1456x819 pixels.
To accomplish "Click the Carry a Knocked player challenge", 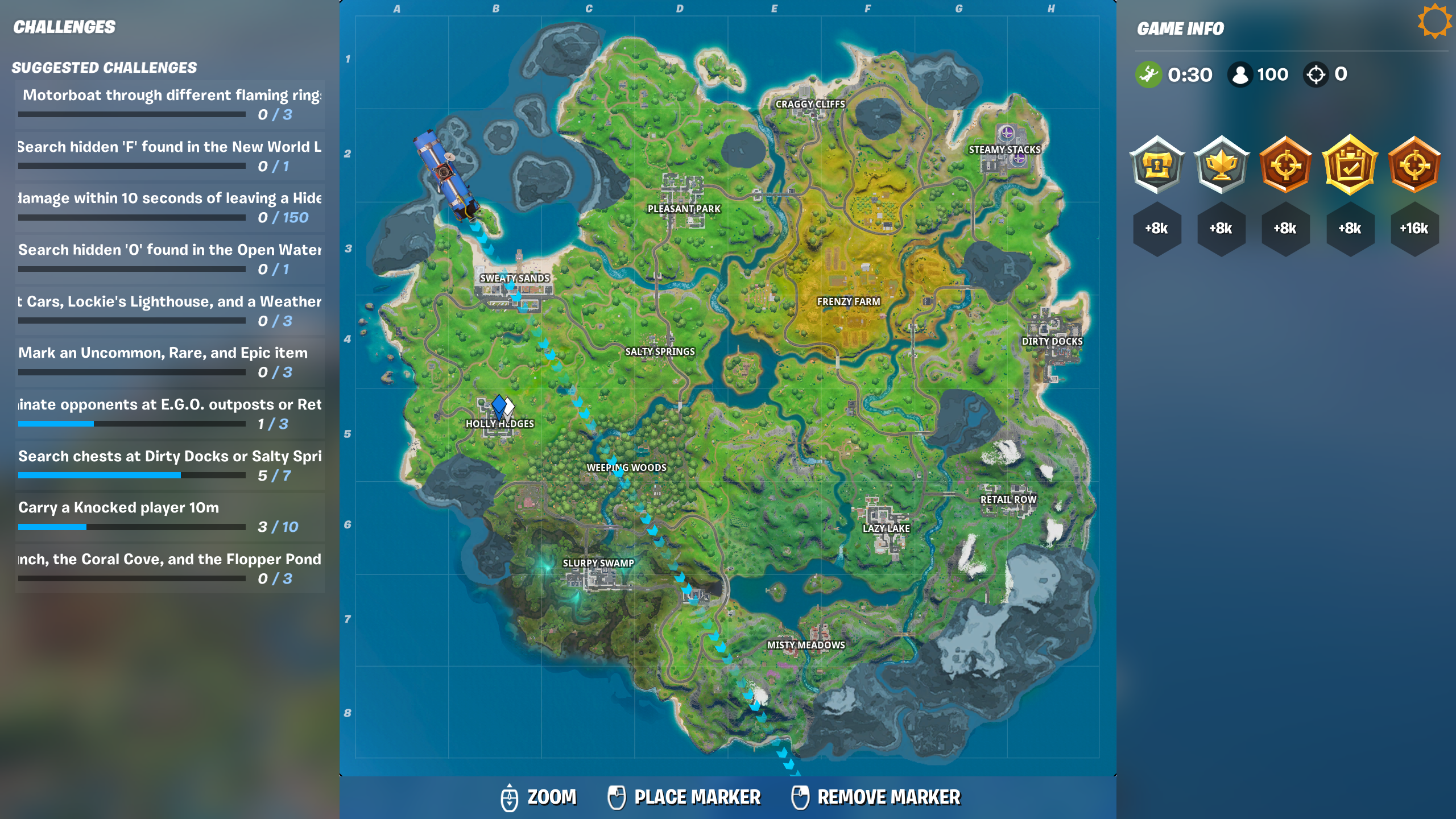I will [169, 516].
